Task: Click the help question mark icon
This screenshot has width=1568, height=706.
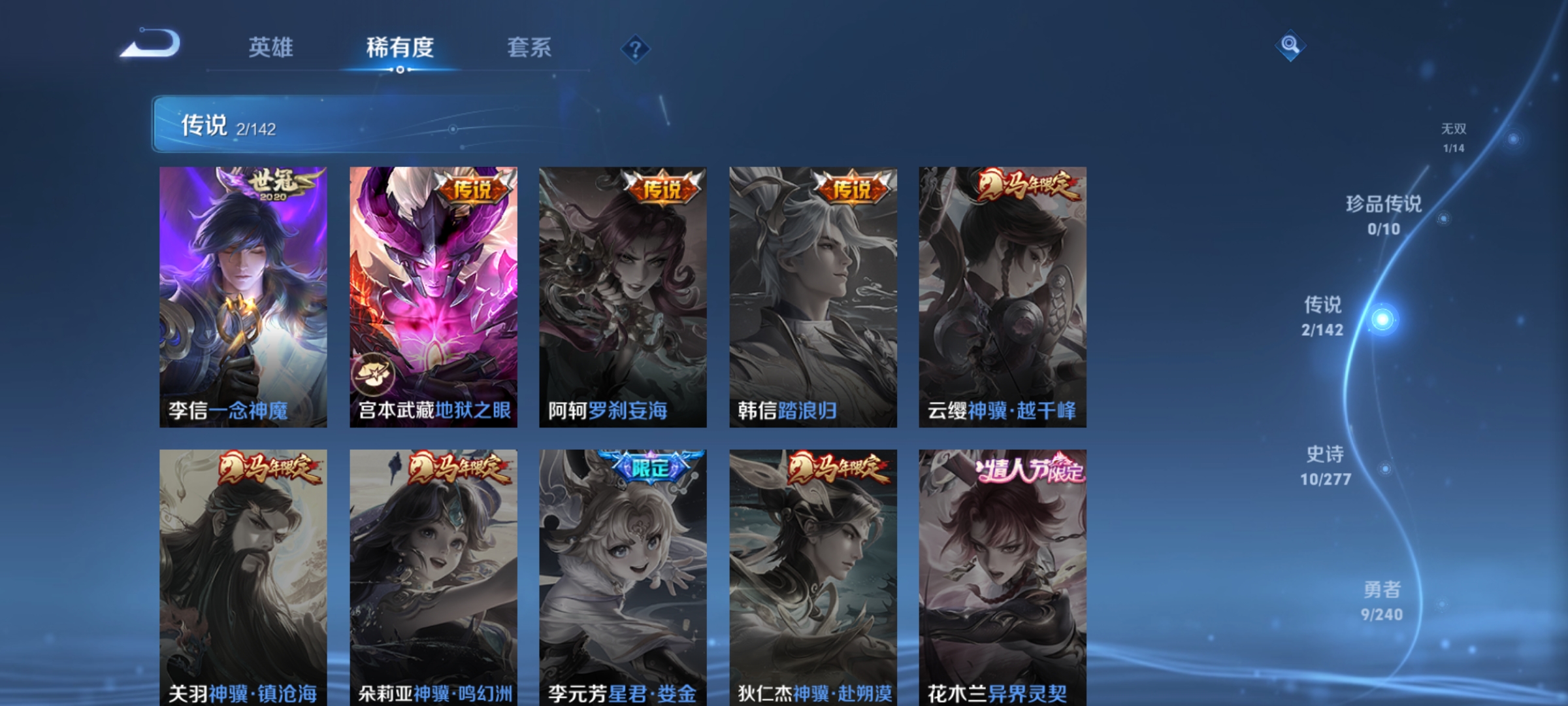Action: [637, 50]
